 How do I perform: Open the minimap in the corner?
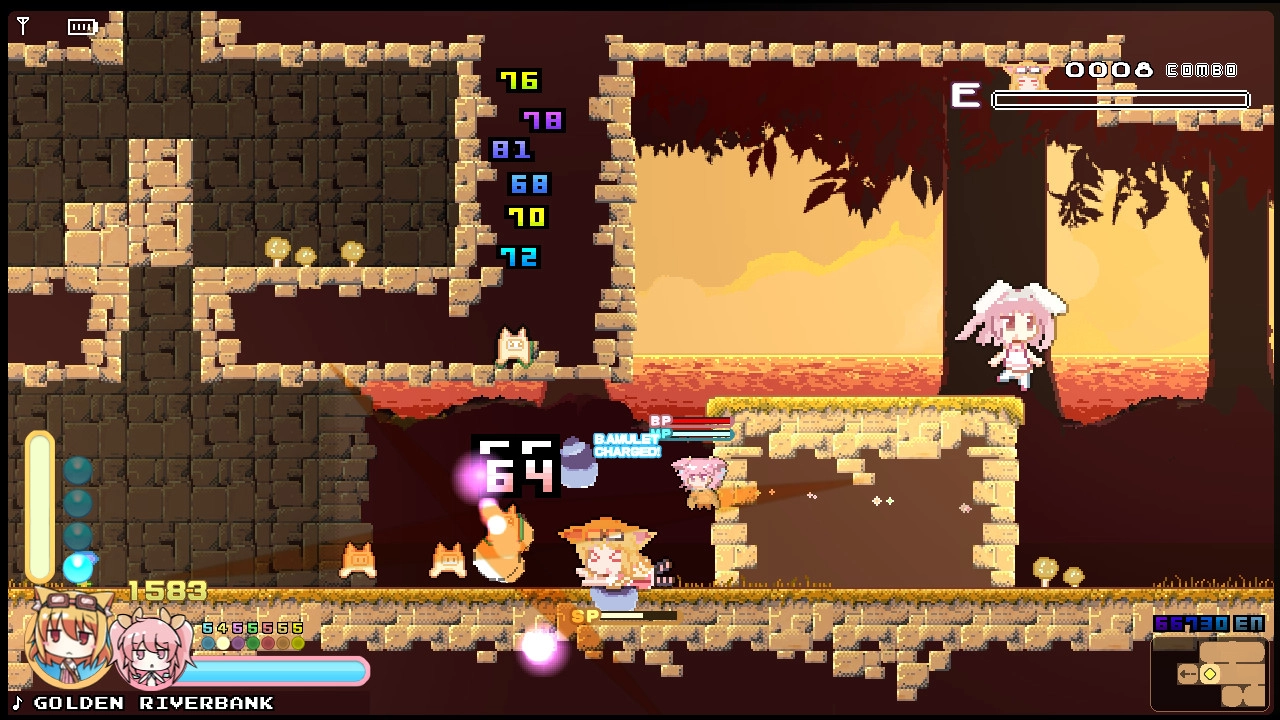coord(1209,673)
